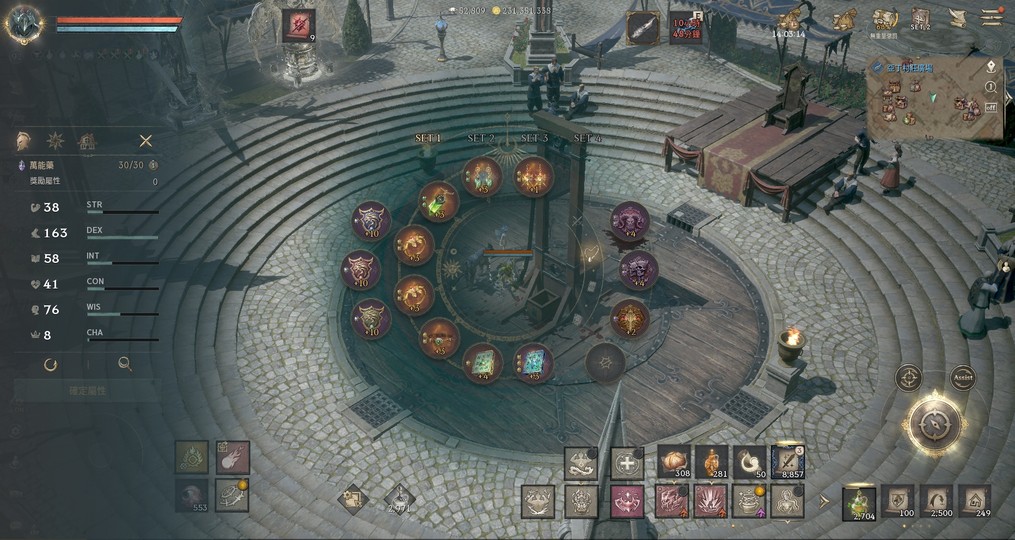
Task: Open the hamburger main menu
Action: (x=991, y=17)
